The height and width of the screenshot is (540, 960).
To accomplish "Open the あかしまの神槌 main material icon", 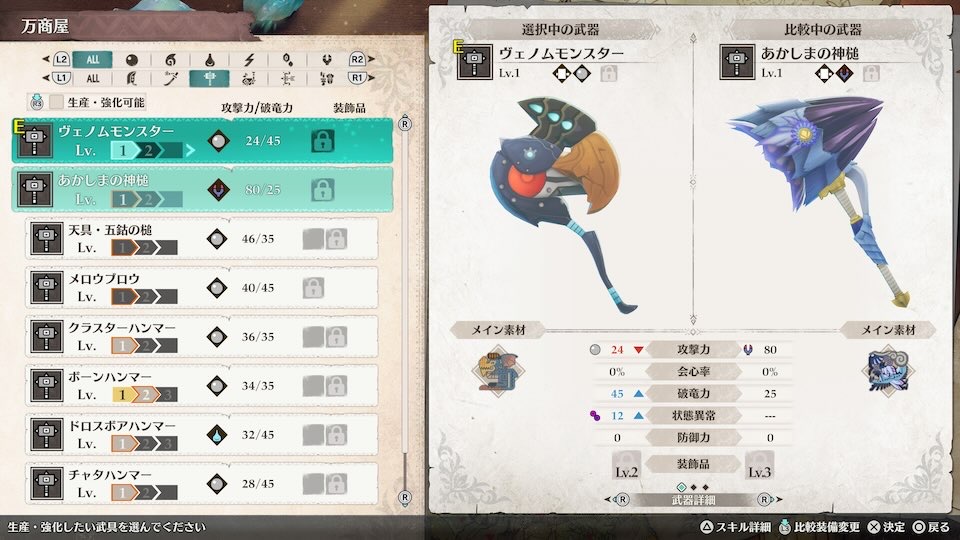I will click(x=883, y=368).
